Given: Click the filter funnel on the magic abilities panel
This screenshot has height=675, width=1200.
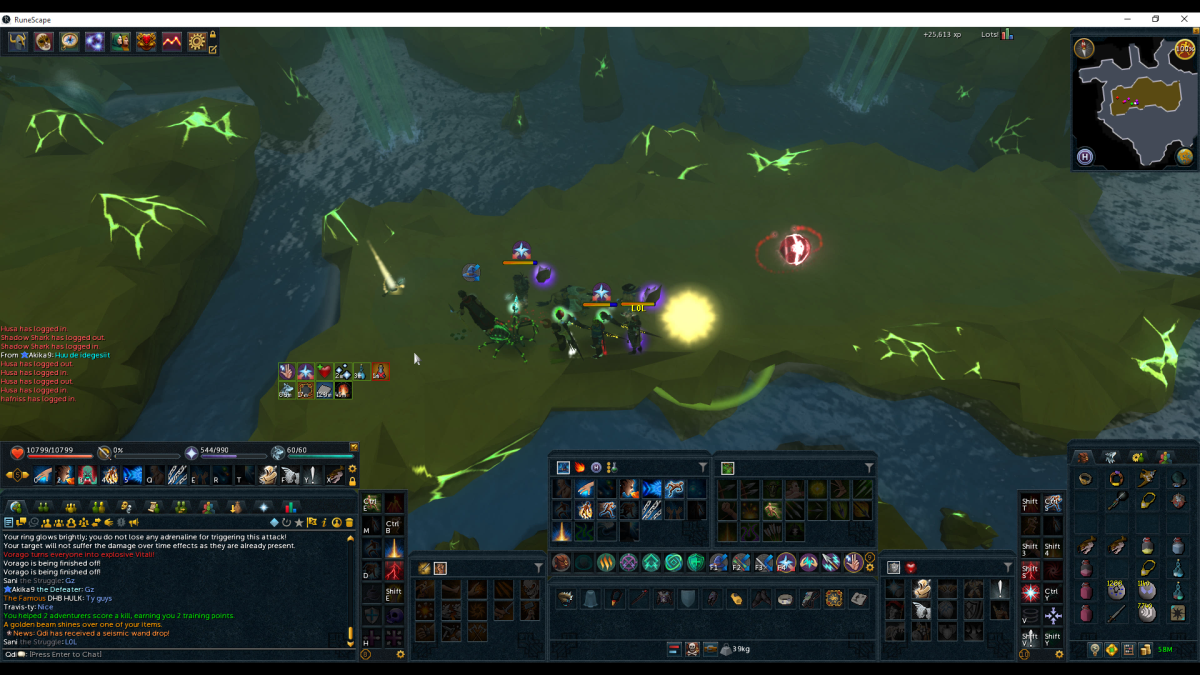Looking at the screenshot, I should (x=702, y=468).
